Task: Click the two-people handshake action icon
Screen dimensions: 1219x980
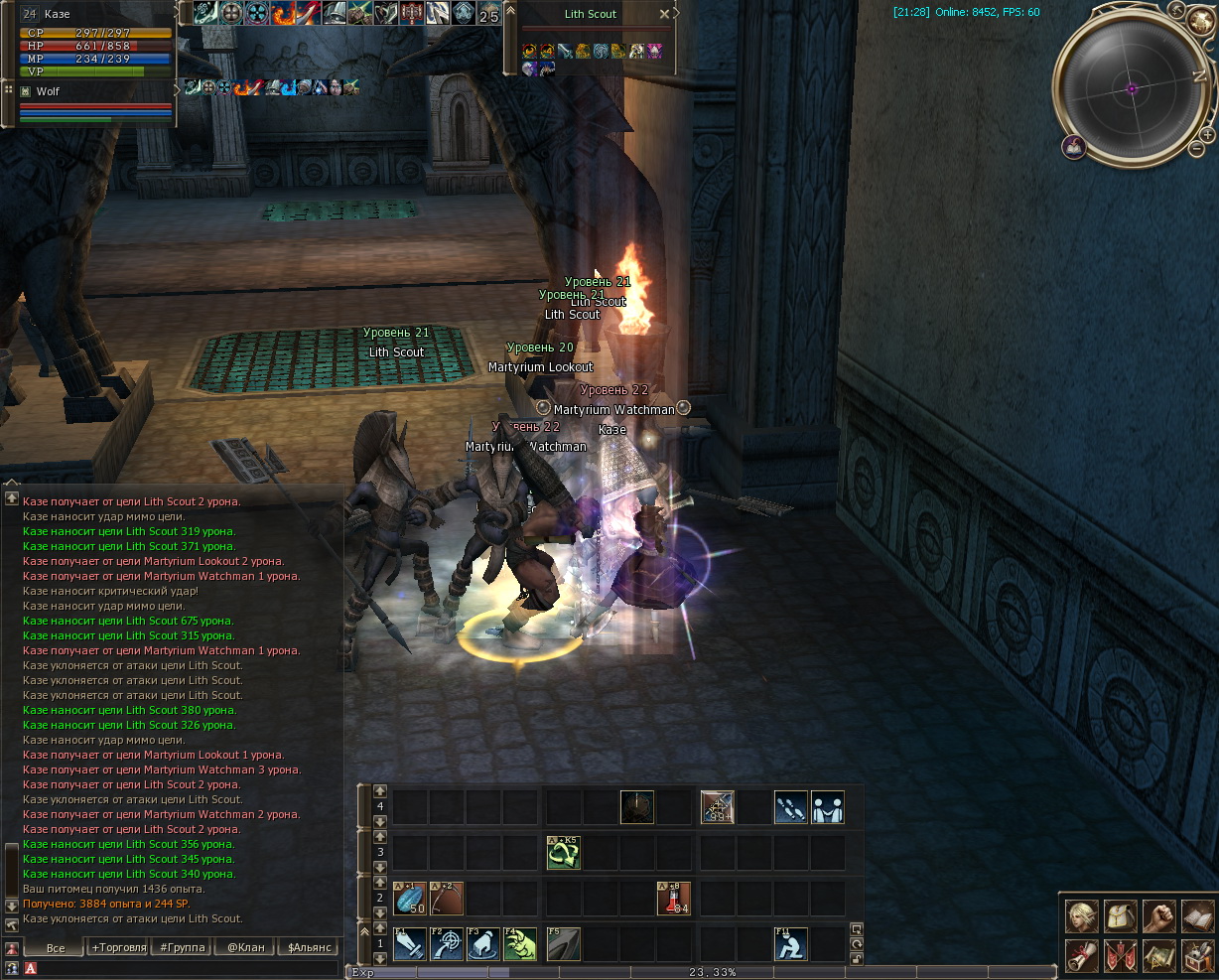Action: pos(828,807)
